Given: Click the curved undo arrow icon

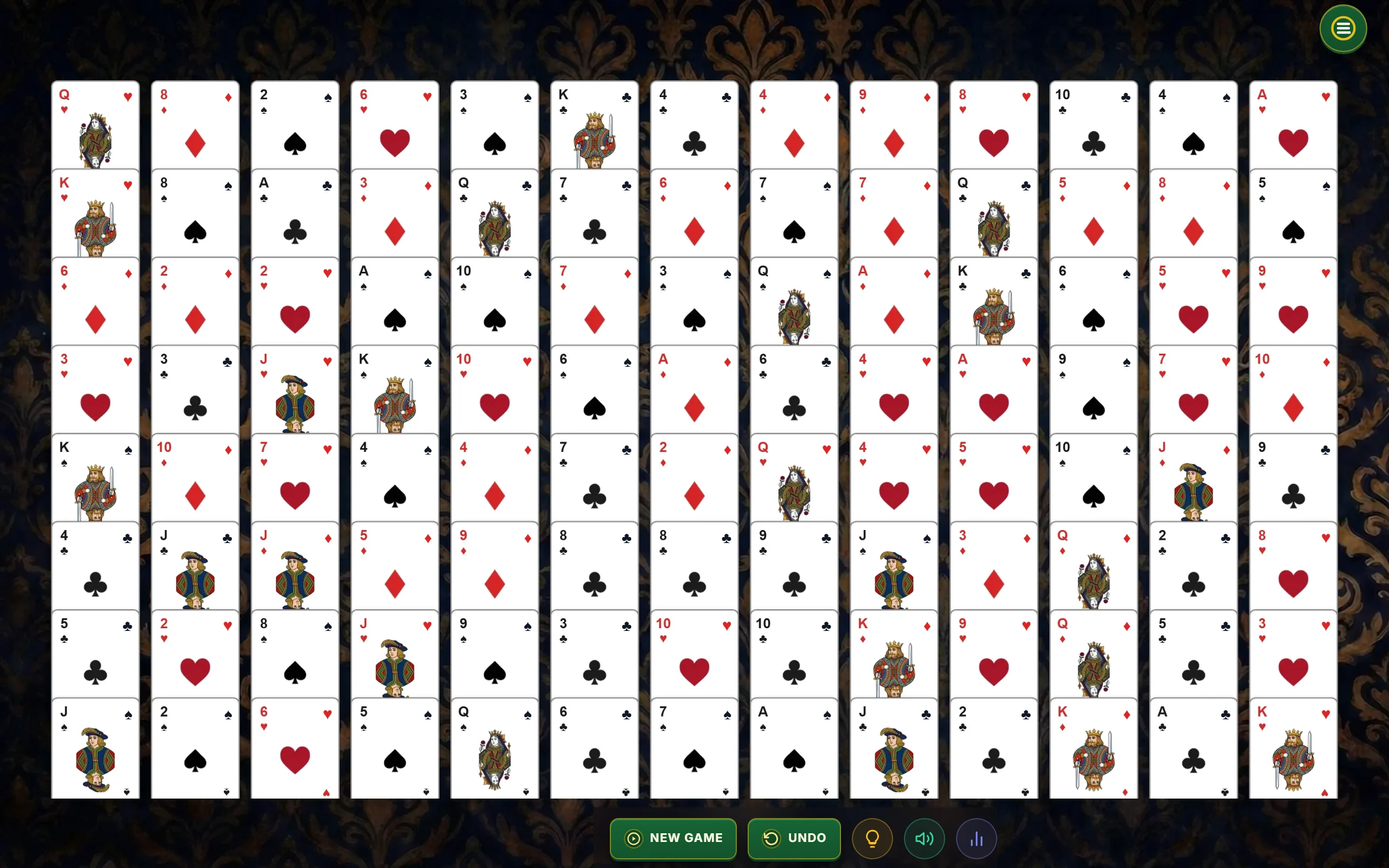Looking at the screenshot, I should coord(773,838).
